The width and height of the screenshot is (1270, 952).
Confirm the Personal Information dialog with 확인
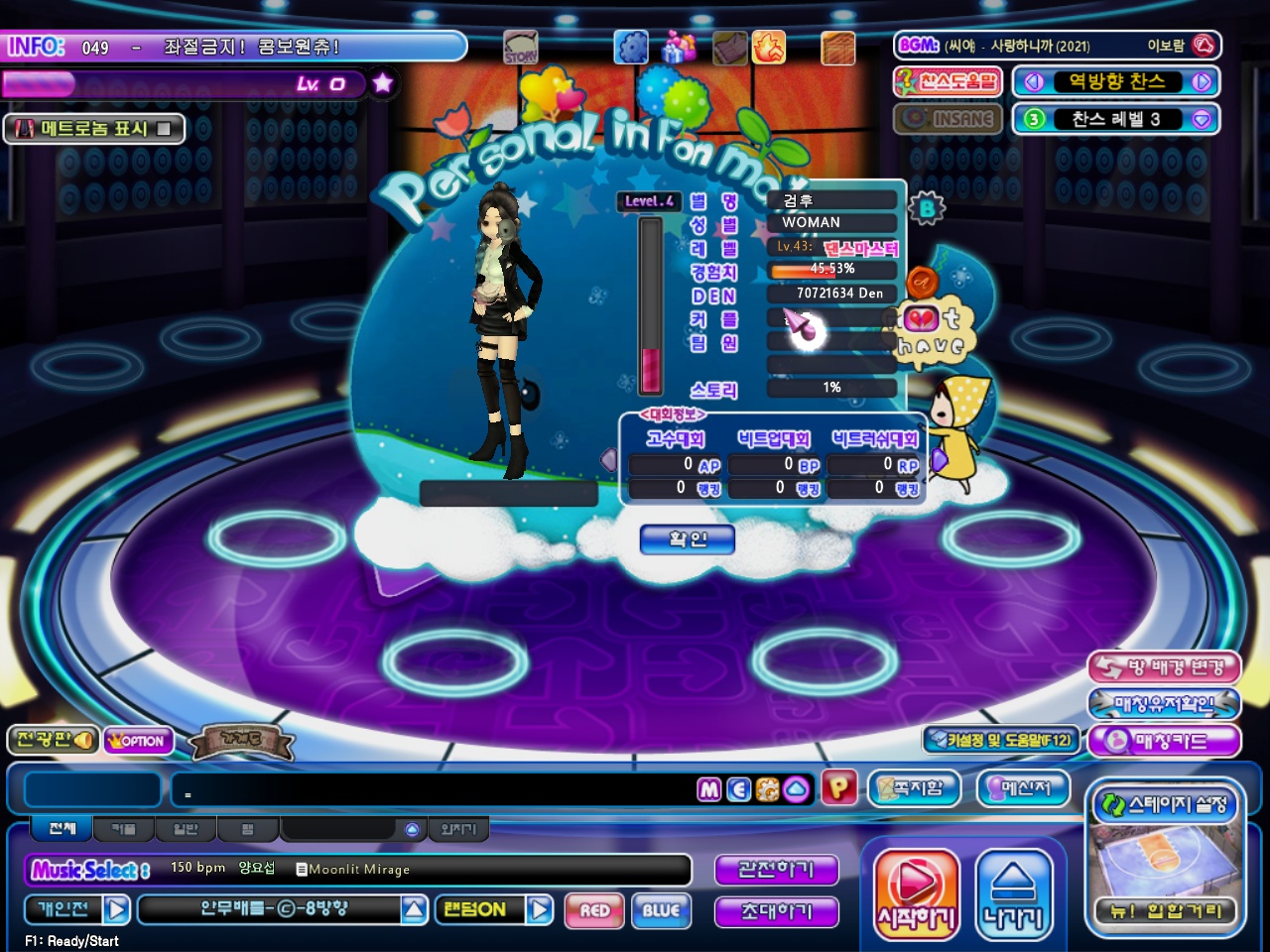pos(688,539)
